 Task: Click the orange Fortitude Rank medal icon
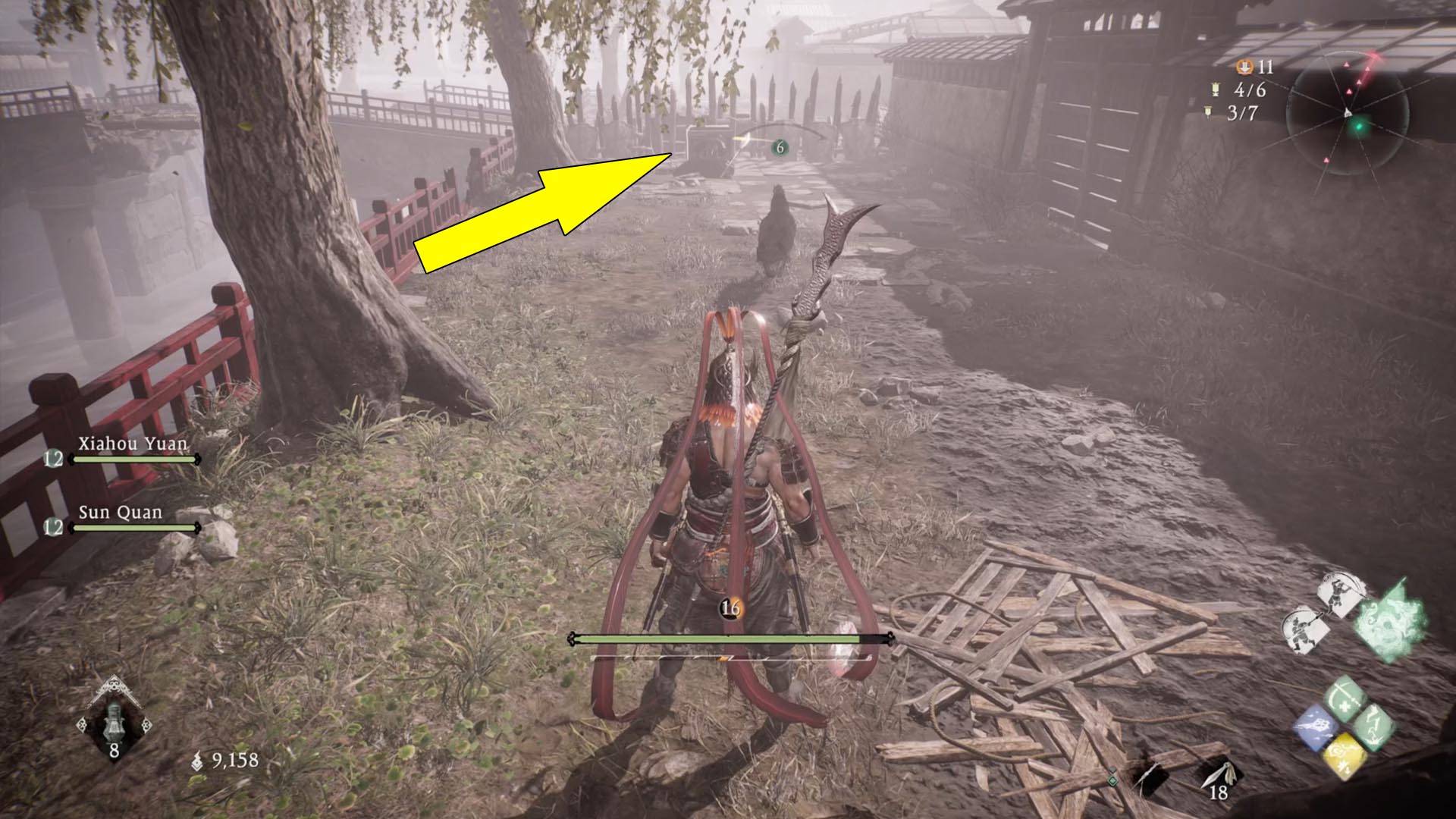1246,67
